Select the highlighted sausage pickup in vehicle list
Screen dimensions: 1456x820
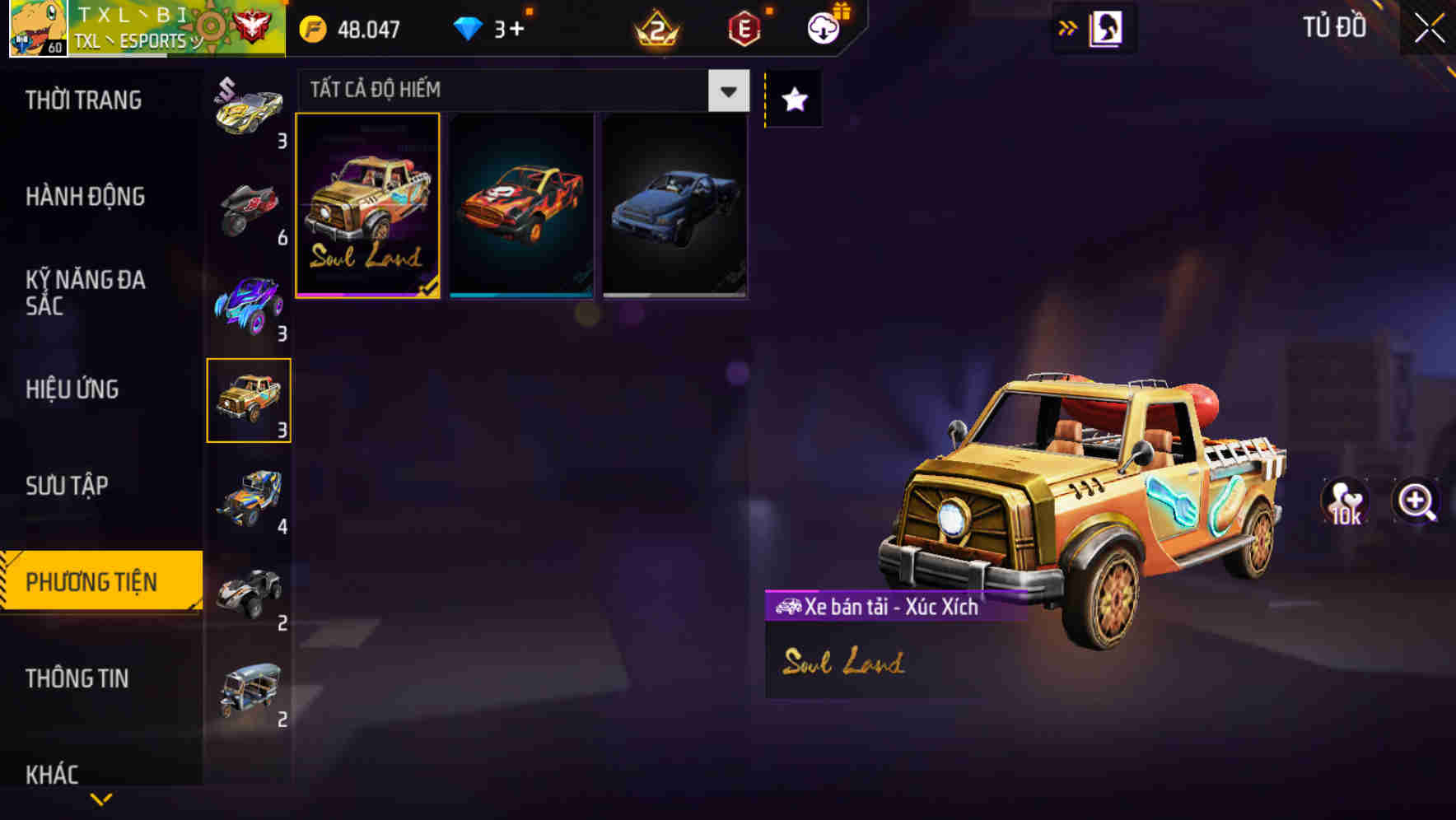pyautogui.click(x=249, y=402)
